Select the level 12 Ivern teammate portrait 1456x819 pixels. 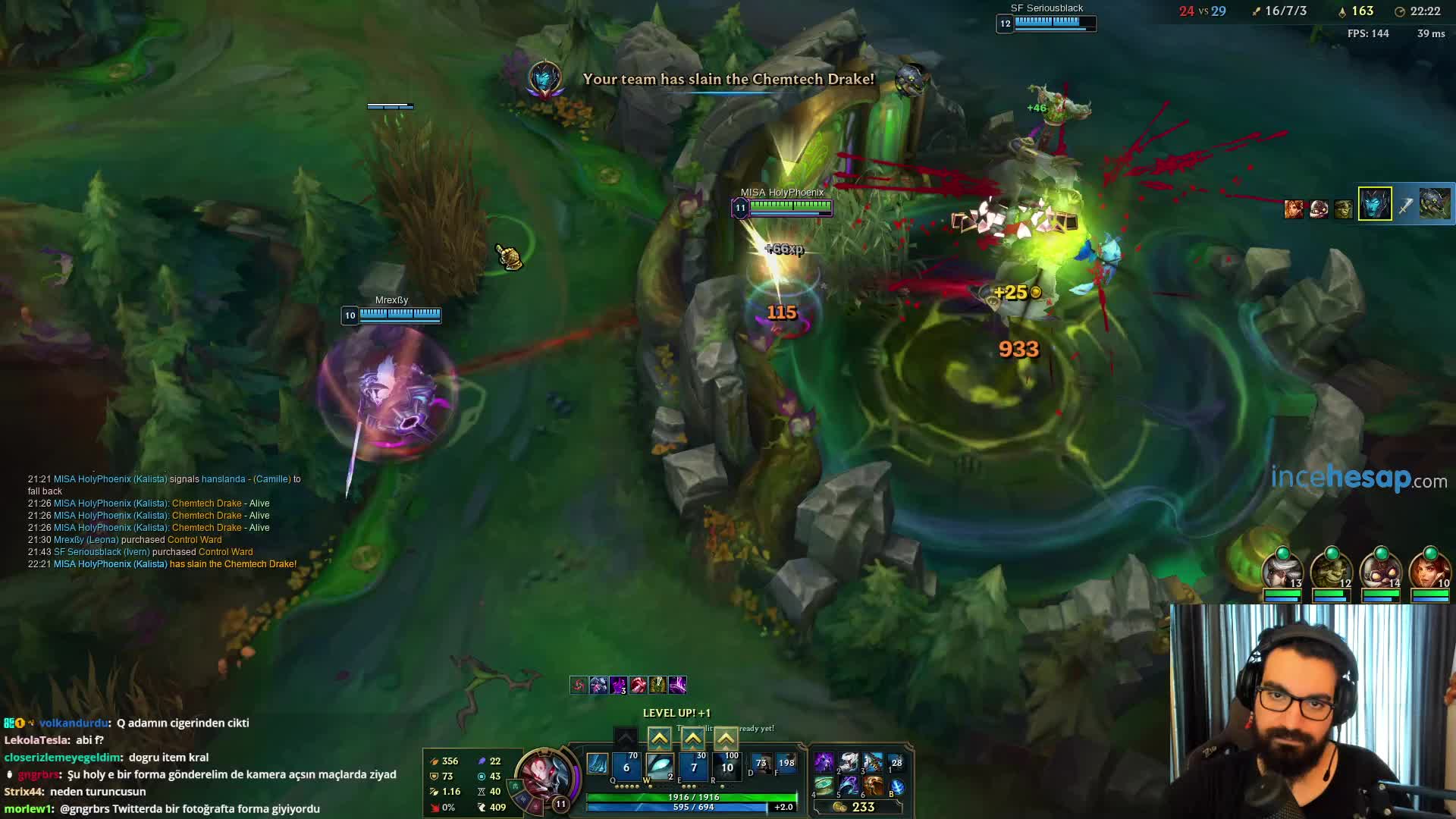1331,570
